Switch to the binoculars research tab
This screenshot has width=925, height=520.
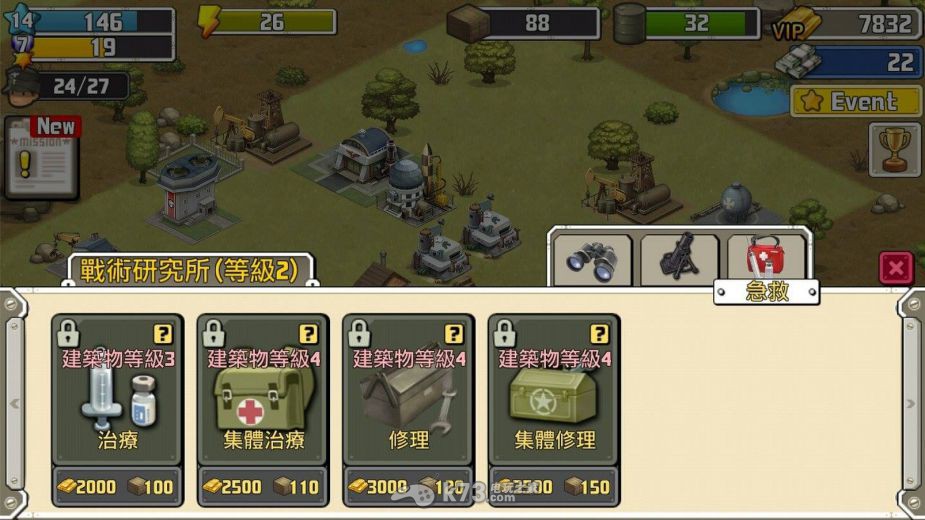(x=592, y=259)
